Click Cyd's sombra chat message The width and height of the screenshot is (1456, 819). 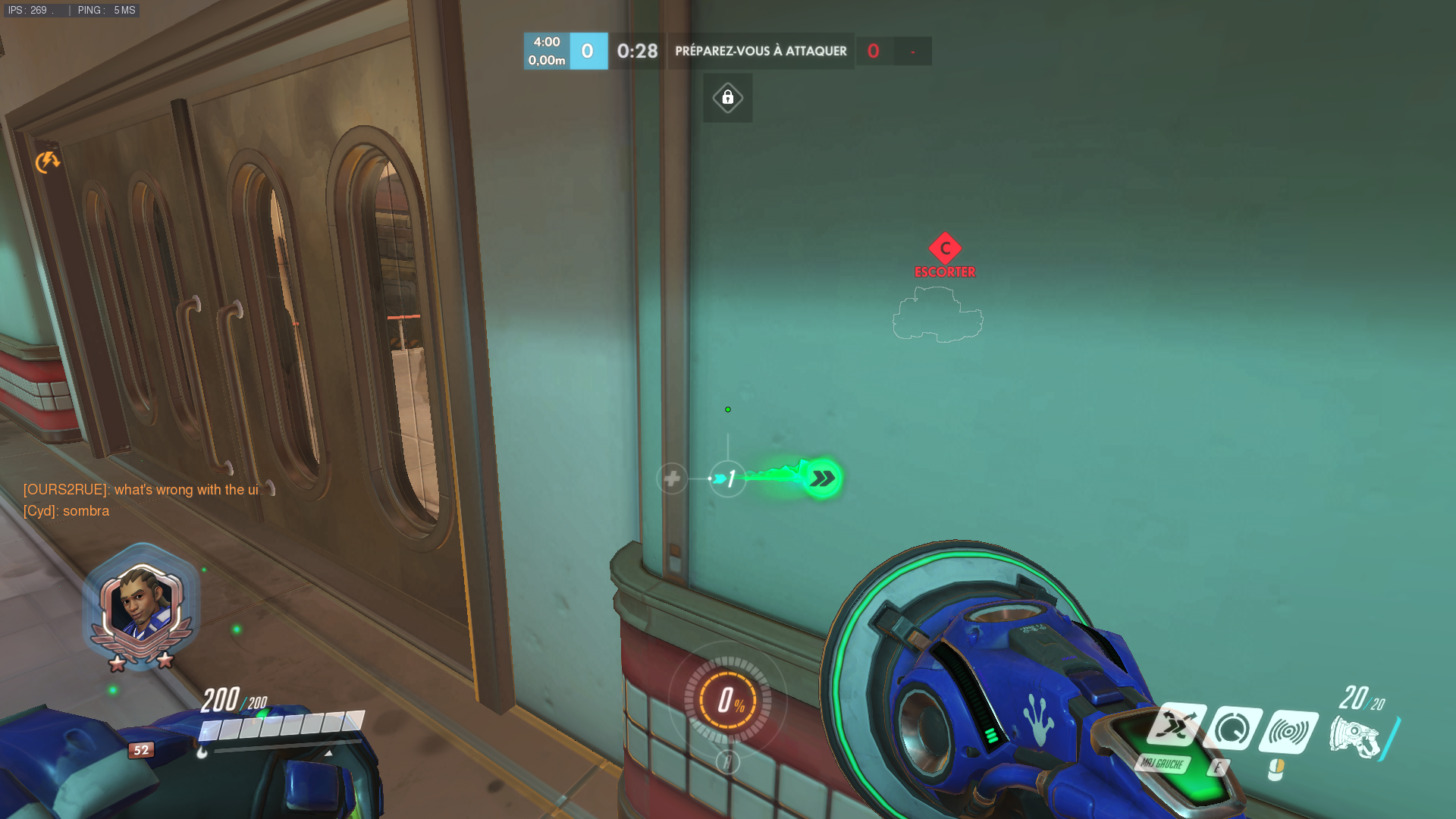point(67,510)
